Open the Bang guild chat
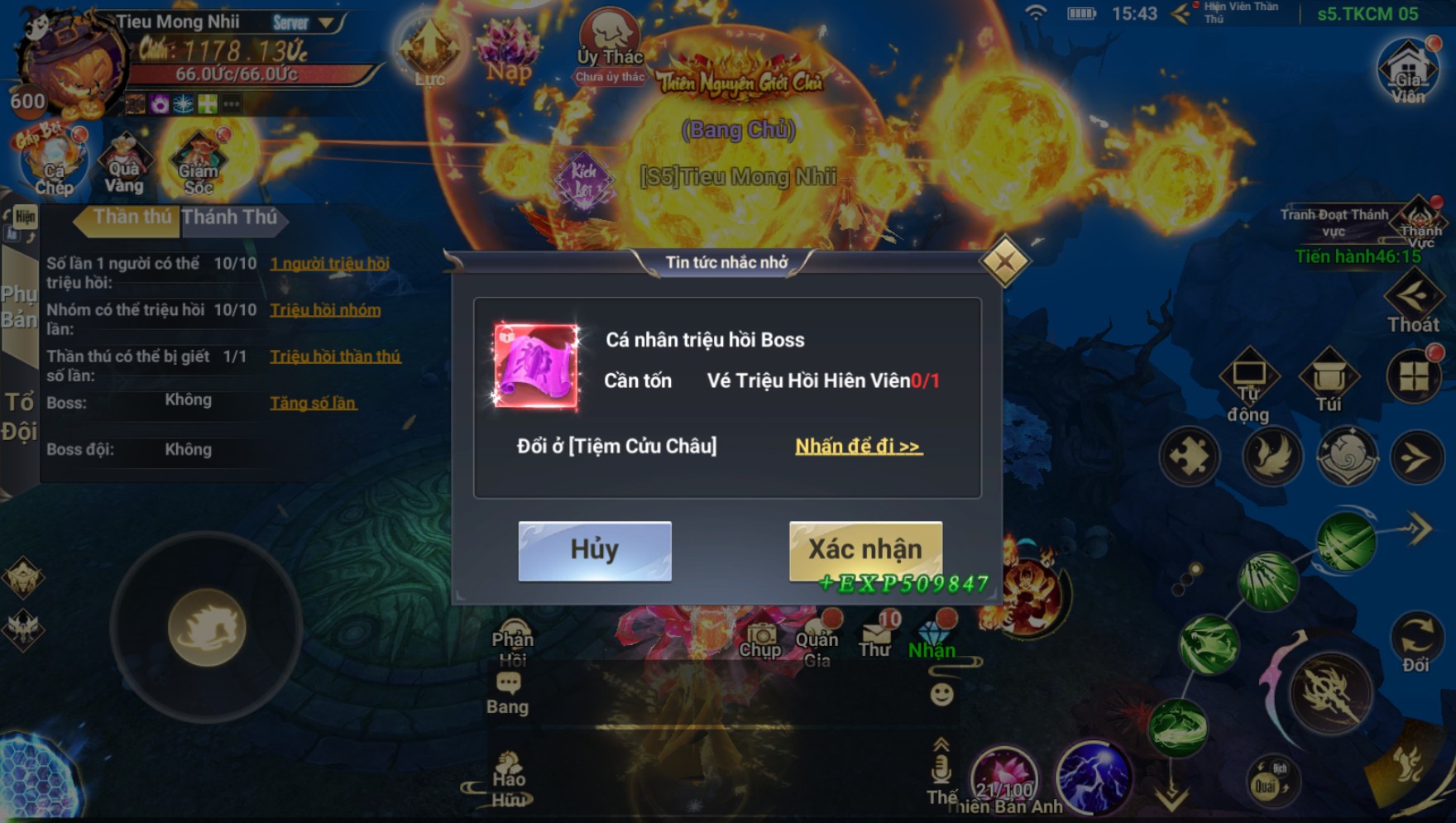This screenshot has height=823, width=1456. (507, 693)
